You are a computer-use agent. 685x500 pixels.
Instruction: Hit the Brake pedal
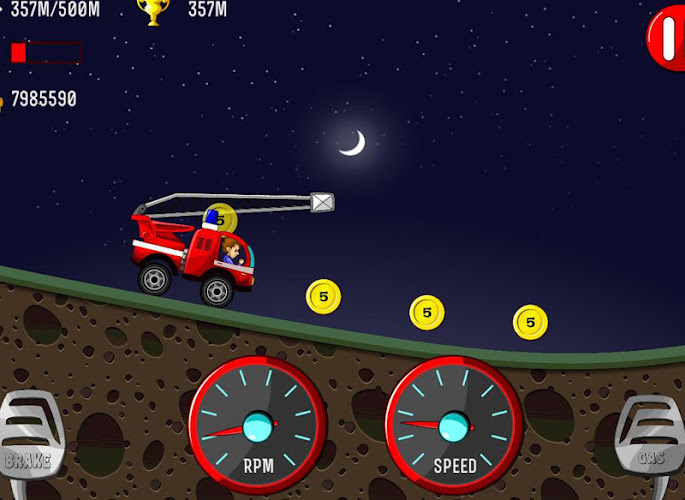click(x=30, y=436)
